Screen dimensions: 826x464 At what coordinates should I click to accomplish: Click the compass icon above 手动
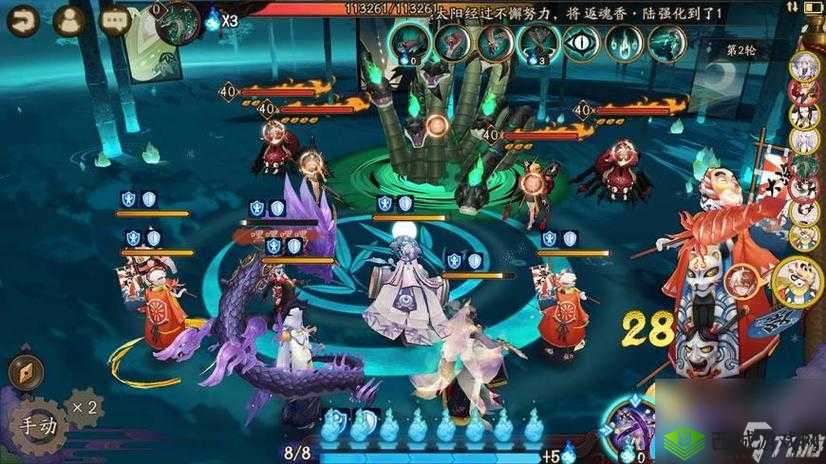point(24,372)
